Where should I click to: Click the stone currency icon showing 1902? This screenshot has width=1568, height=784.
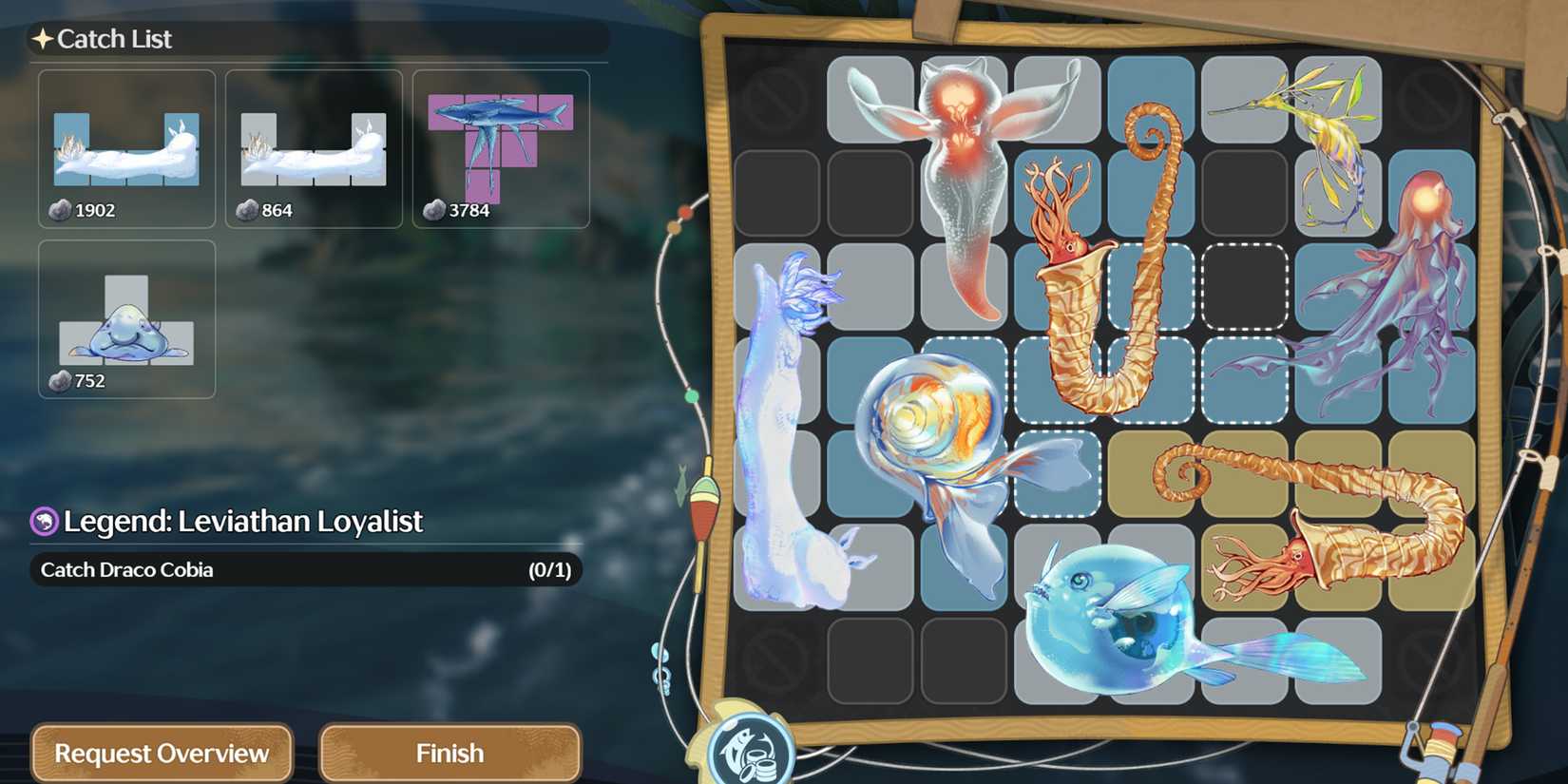(x=57, y=210)
